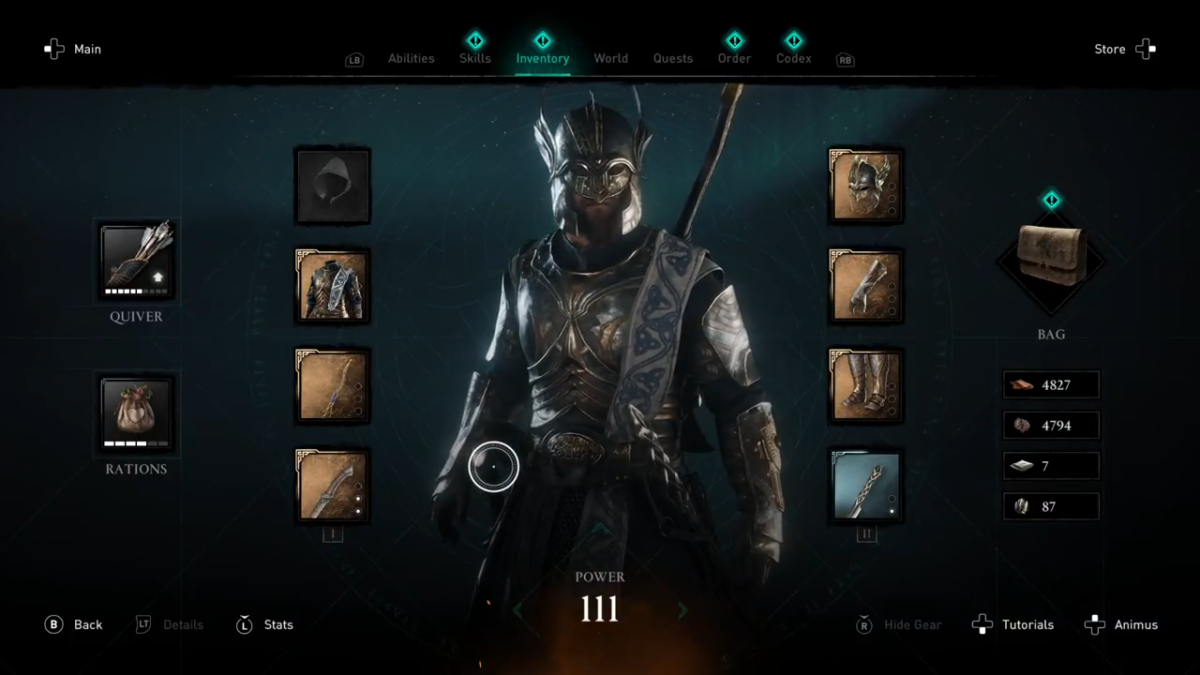Pick the helmet equipment slot
This screenshot has height=675, width=1200.
(x=866, y=186)
